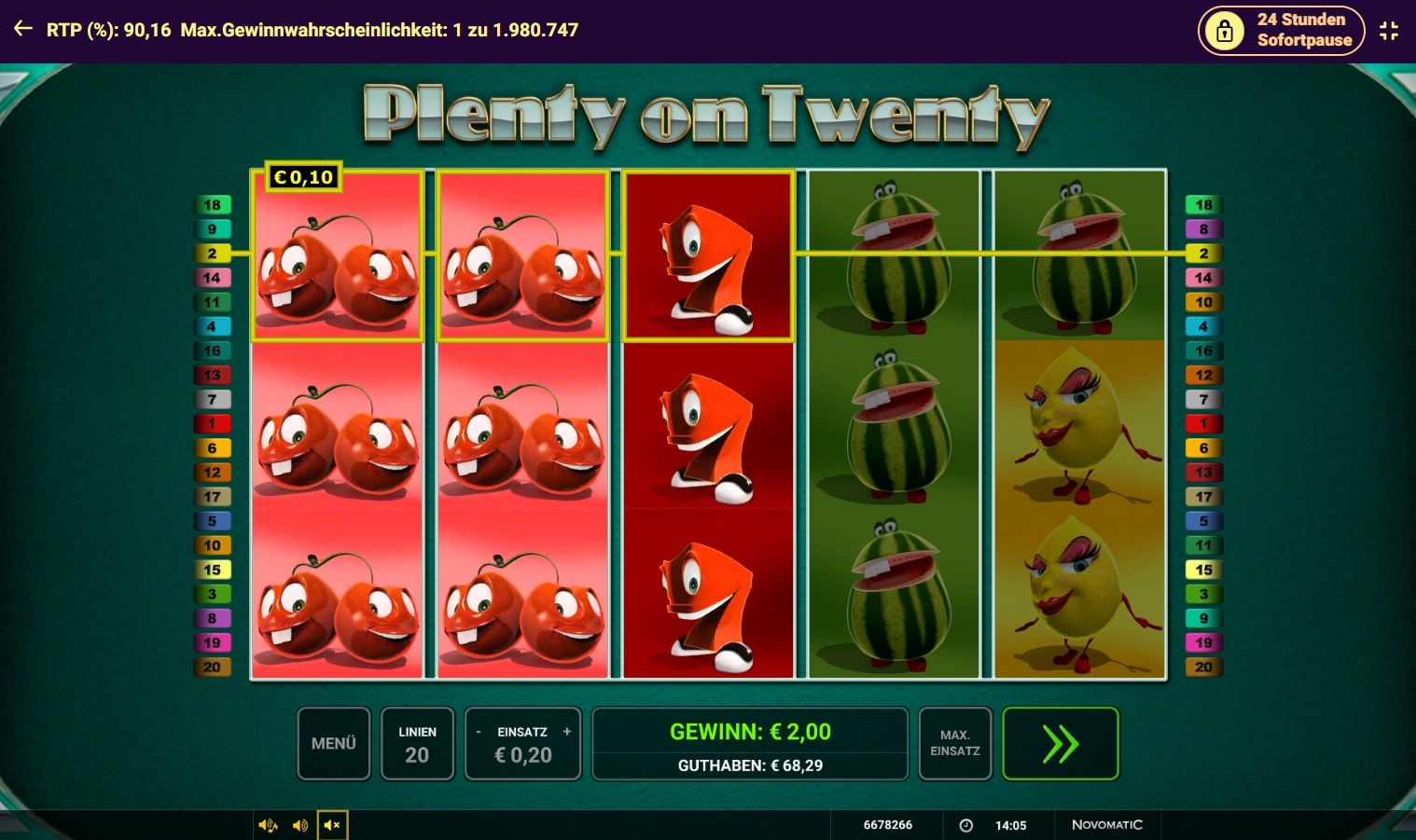Go back using the top-left arrow
Viewport: 1416px width, 840px height.
click(x=23, y=30)
